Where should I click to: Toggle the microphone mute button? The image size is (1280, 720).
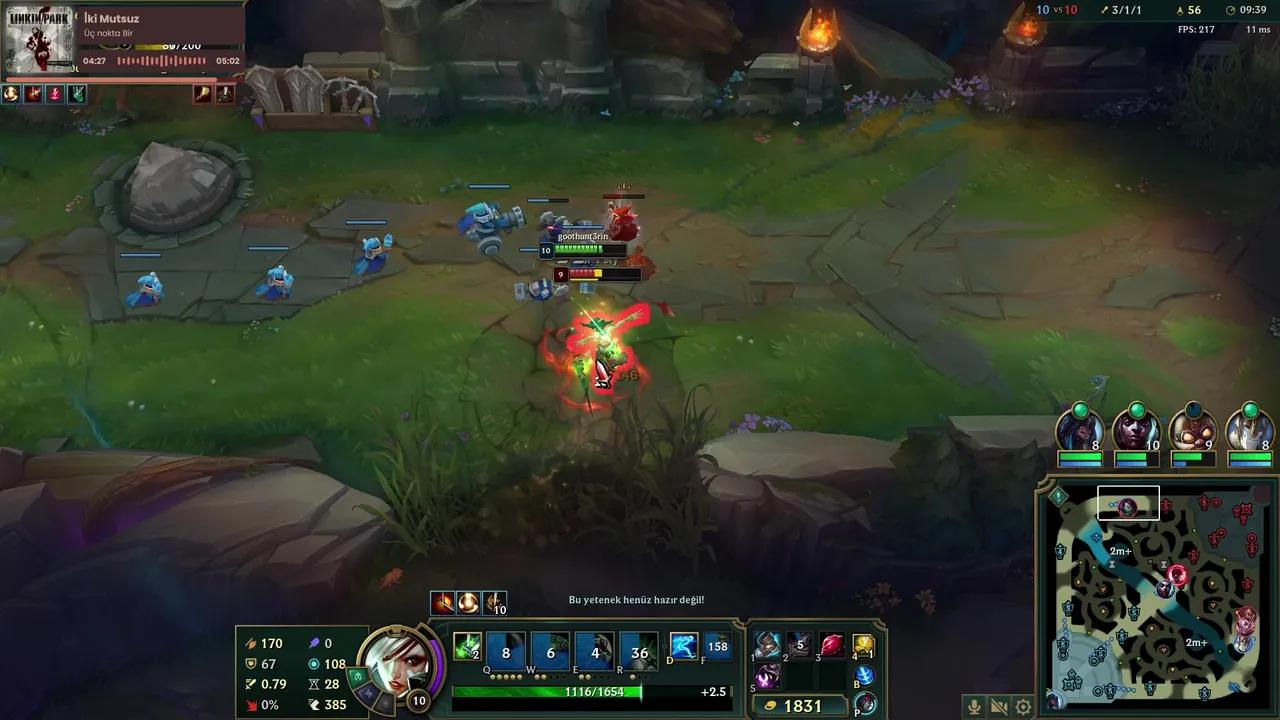pos(973,706)
